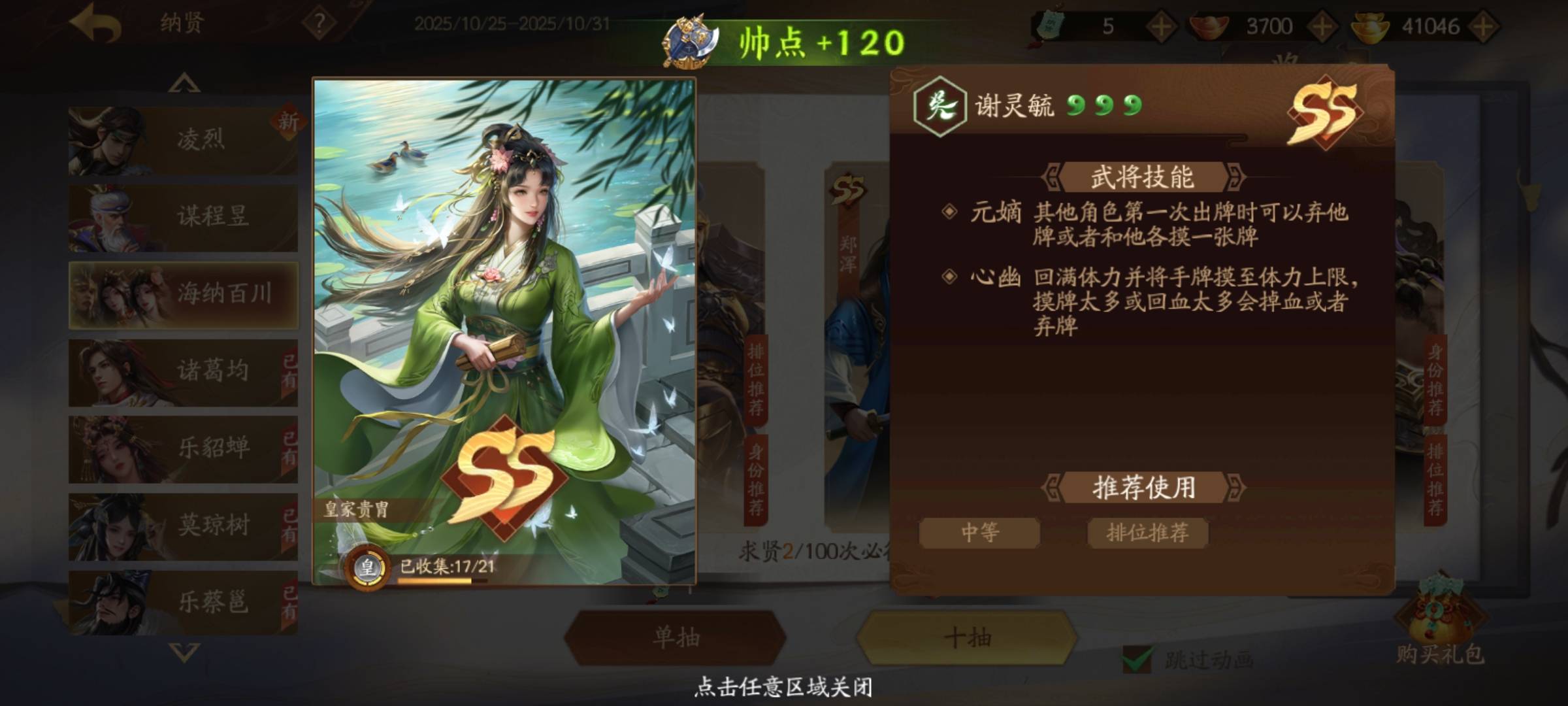Add more gold ingots with plus button

click(x=1483, y=27)
